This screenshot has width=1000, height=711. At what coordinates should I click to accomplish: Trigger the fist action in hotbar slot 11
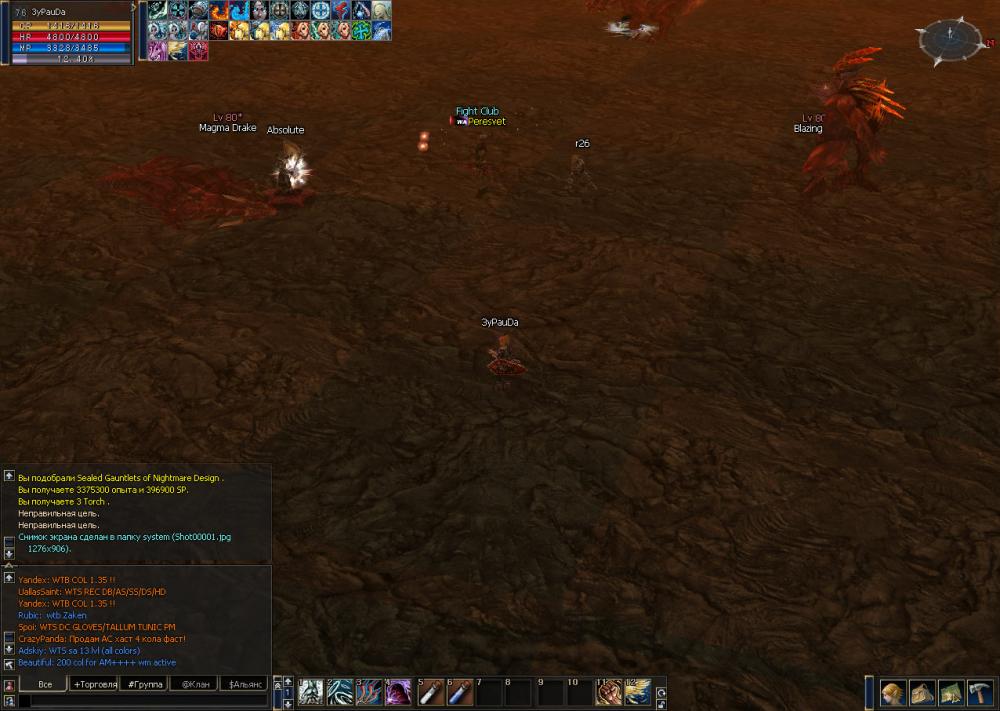[608, 692]
